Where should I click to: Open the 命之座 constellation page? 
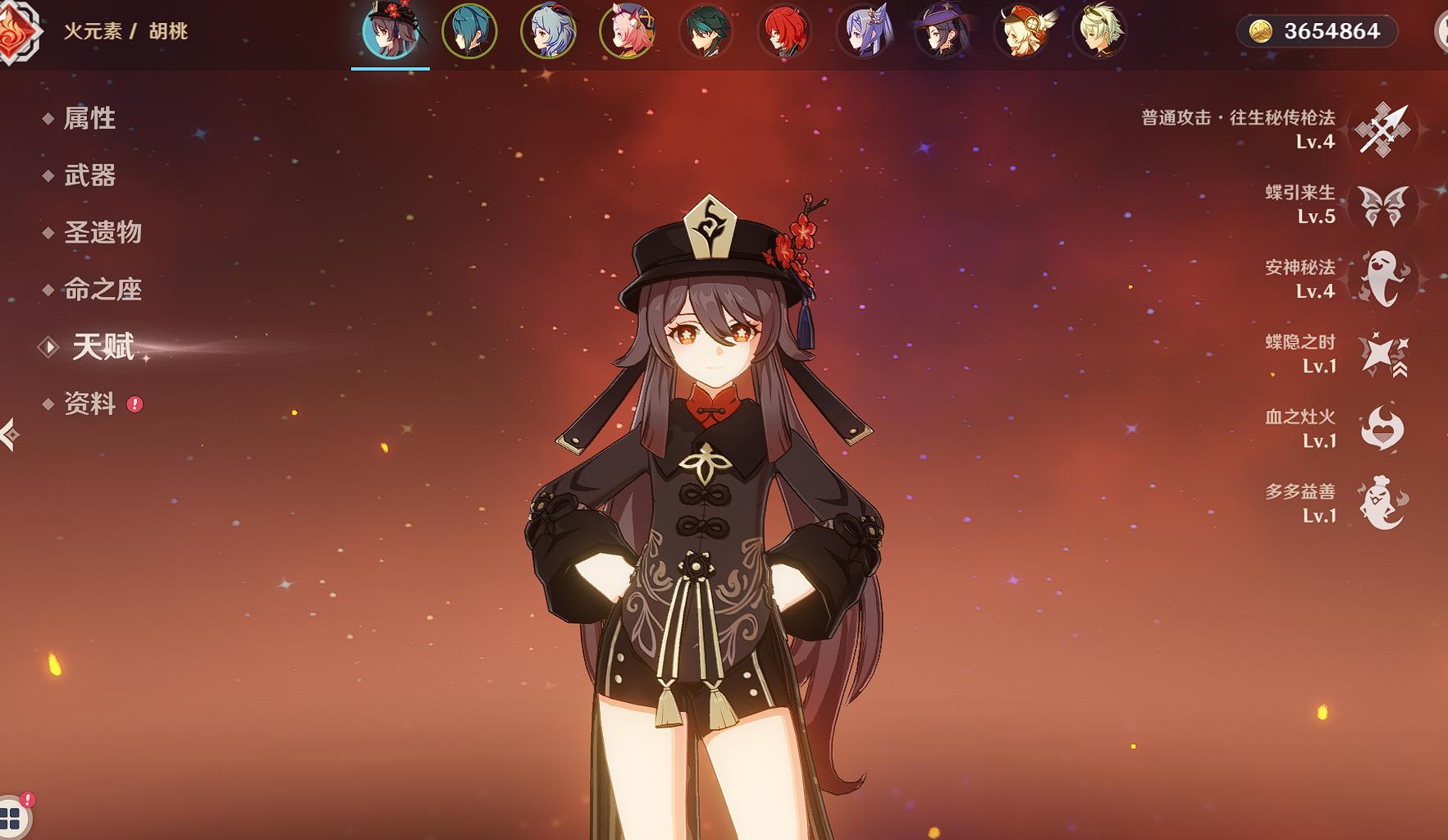pyautogui.click(x=103, y=290)
